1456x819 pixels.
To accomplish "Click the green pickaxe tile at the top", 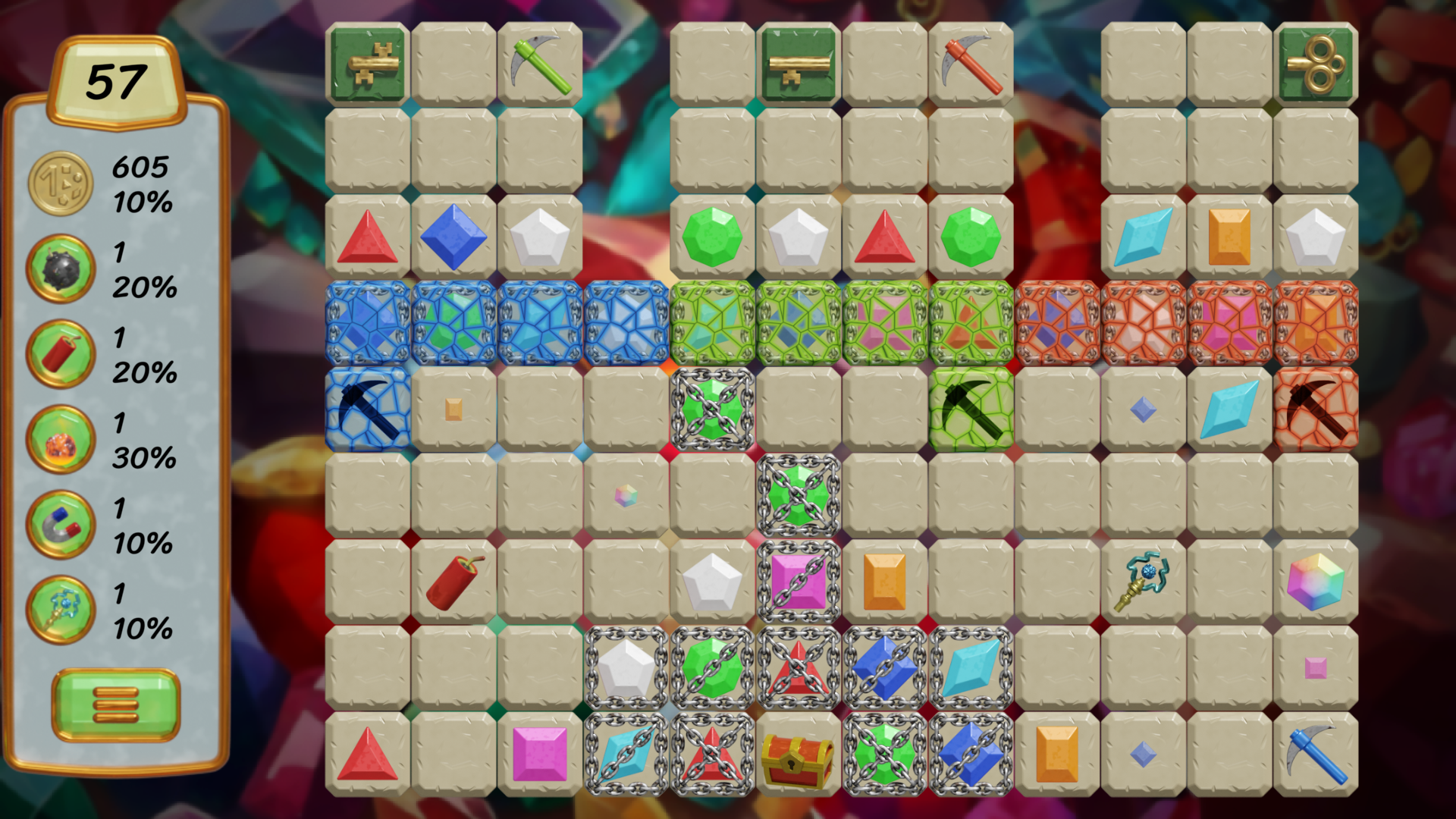I will pos(540,62).
